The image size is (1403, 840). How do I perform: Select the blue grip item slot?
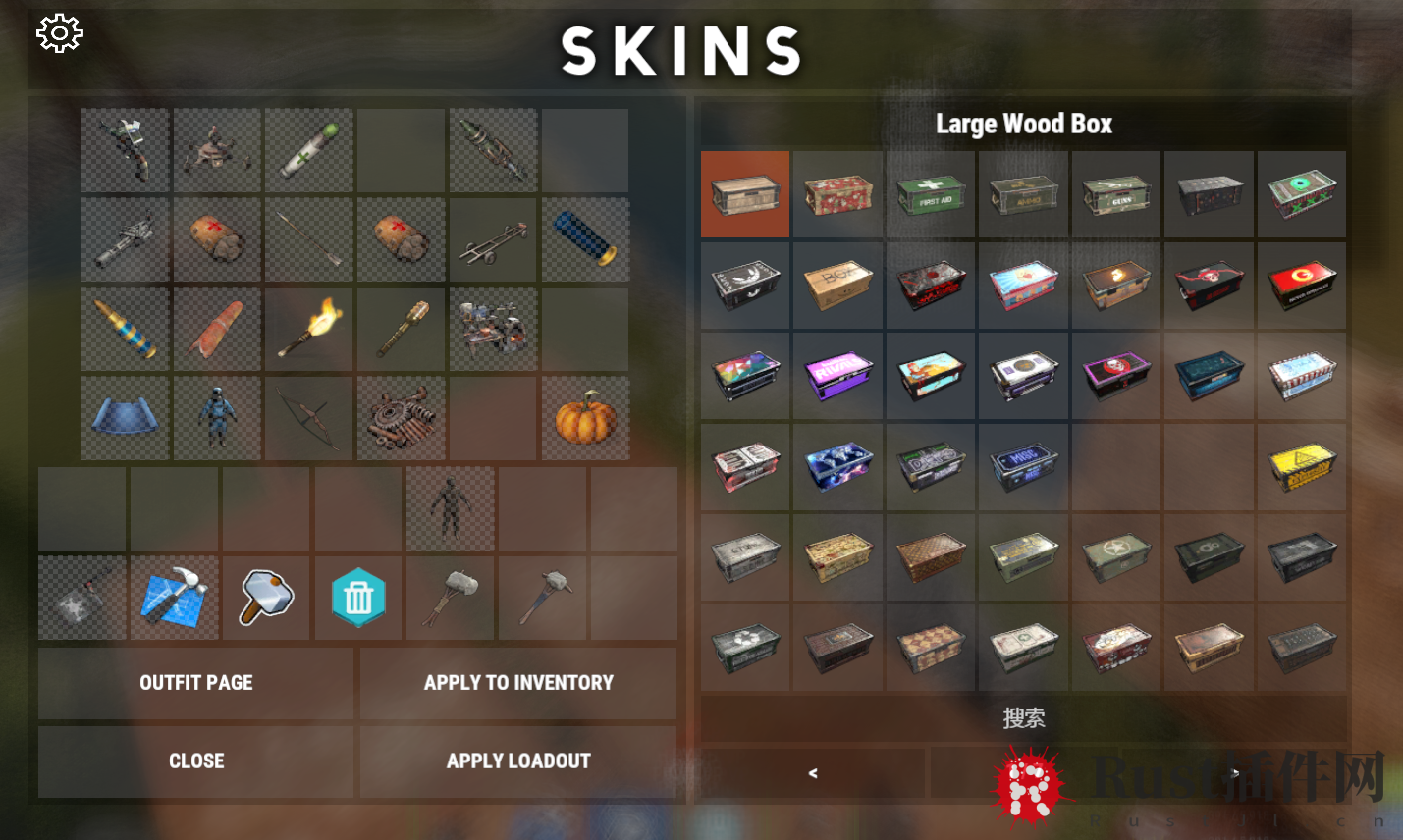585,239
